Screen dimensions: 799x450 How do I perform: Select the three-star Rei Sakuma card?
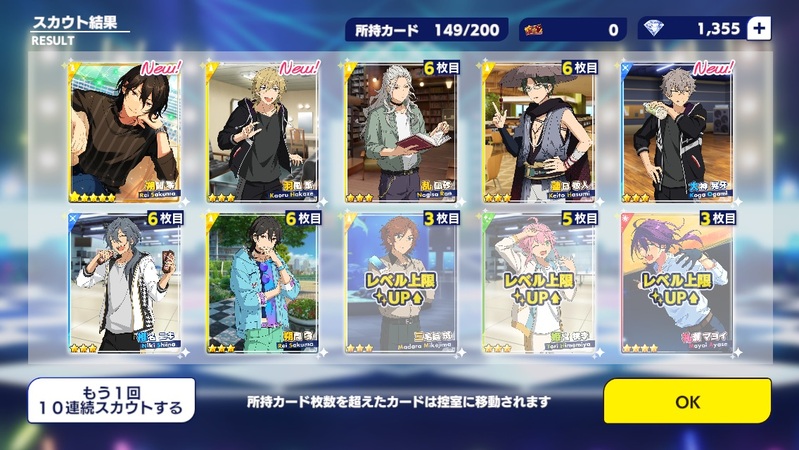pos(262,283)
